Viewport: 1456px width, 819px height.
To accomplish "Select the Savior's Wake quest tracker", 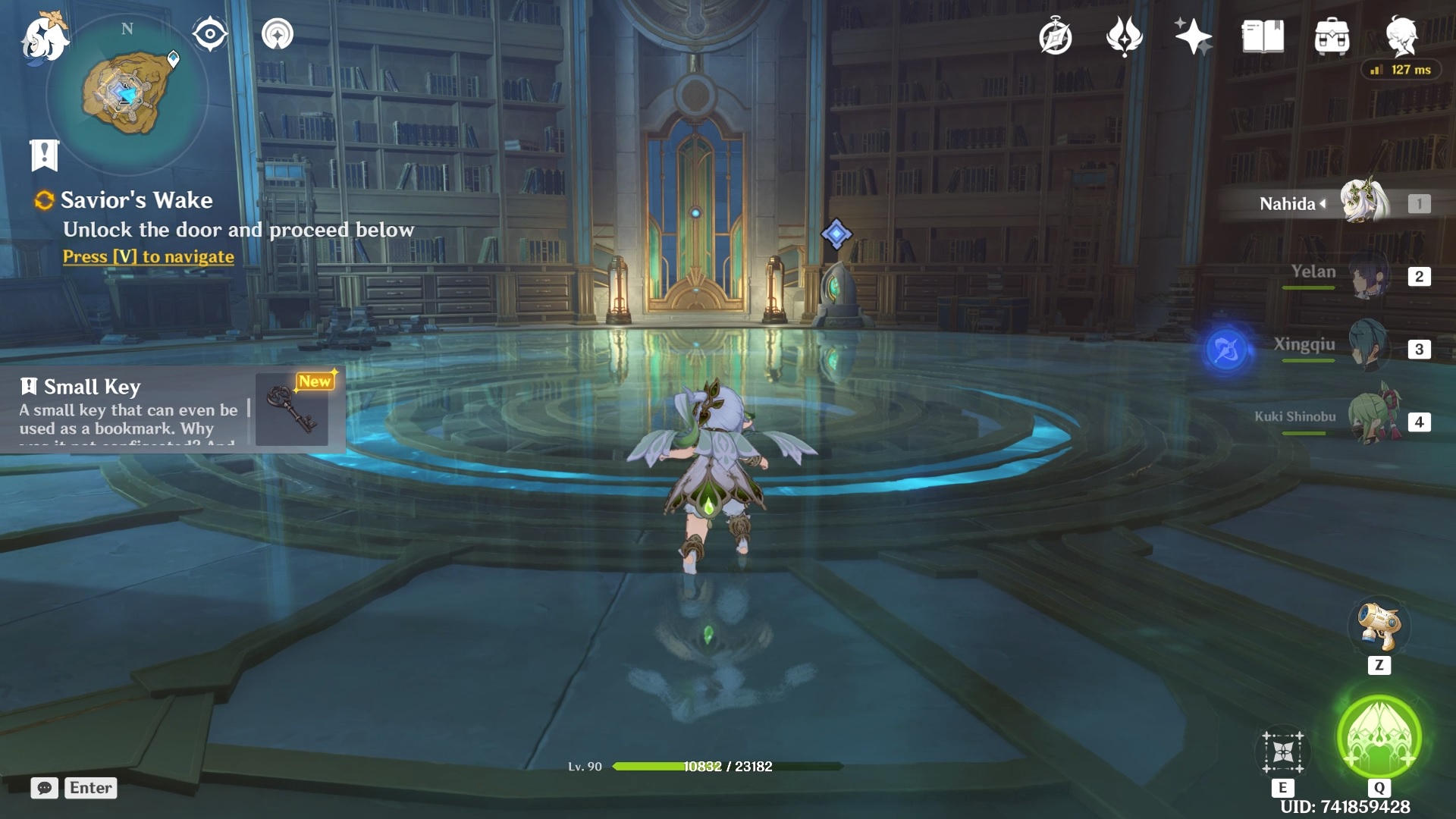I will pyautogui.click(x=136, y=200).
